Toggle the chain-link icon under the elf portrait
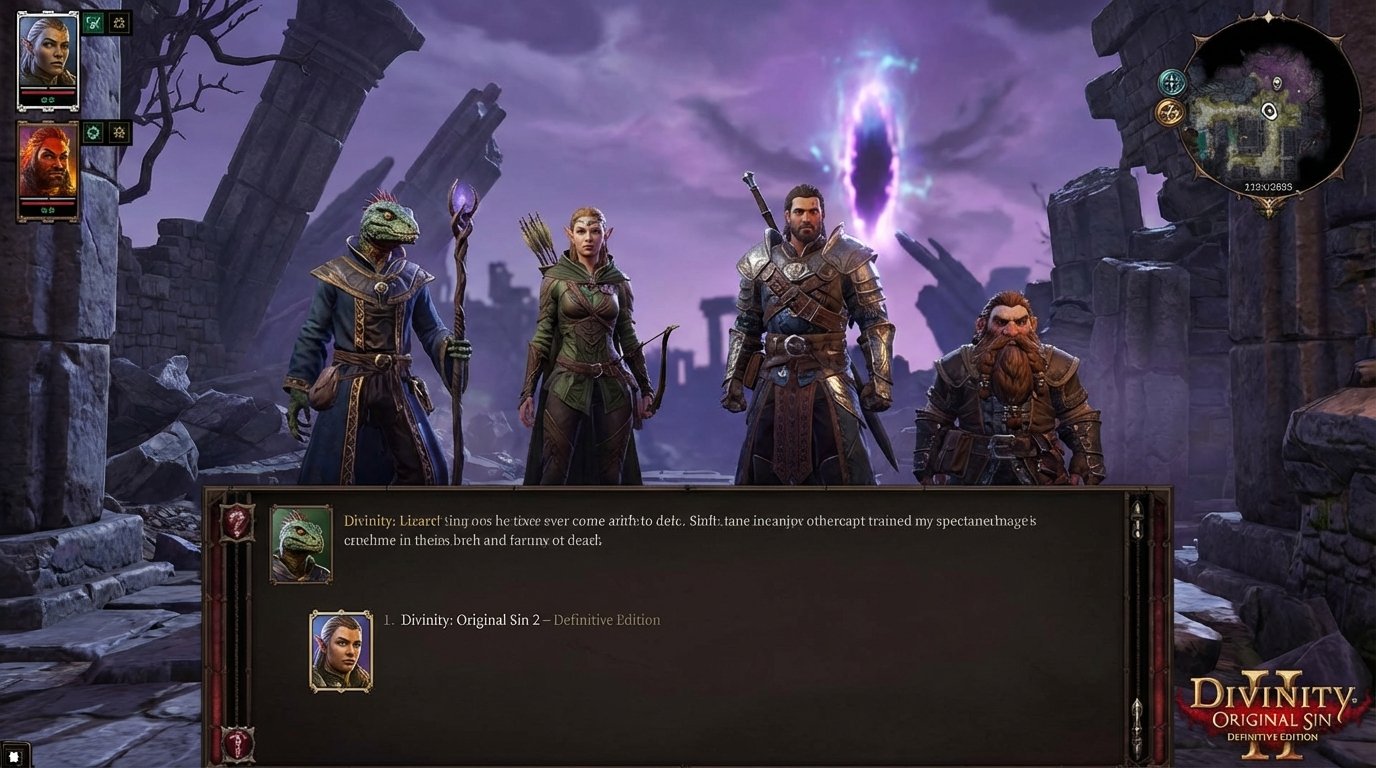The image size is (1376, 768). pos(50,99)
